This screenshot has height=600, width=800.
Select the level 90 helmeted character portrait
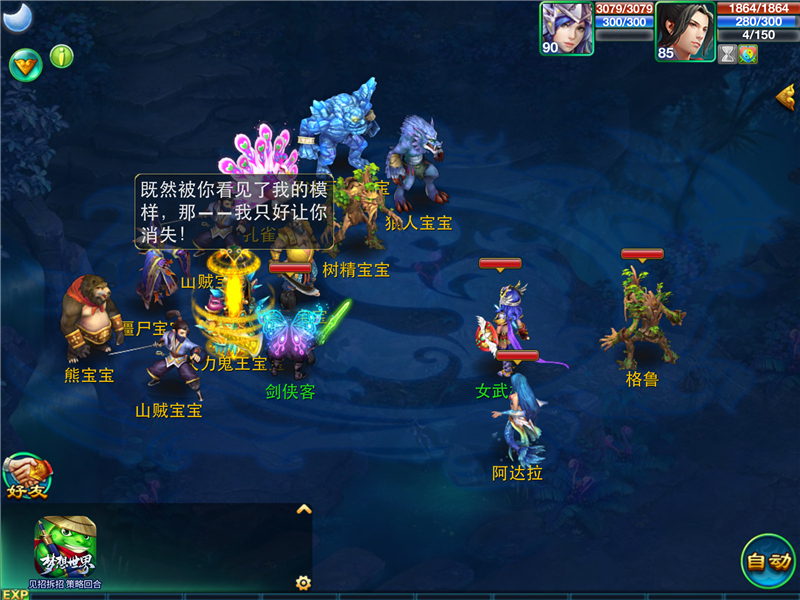(566, 28)
